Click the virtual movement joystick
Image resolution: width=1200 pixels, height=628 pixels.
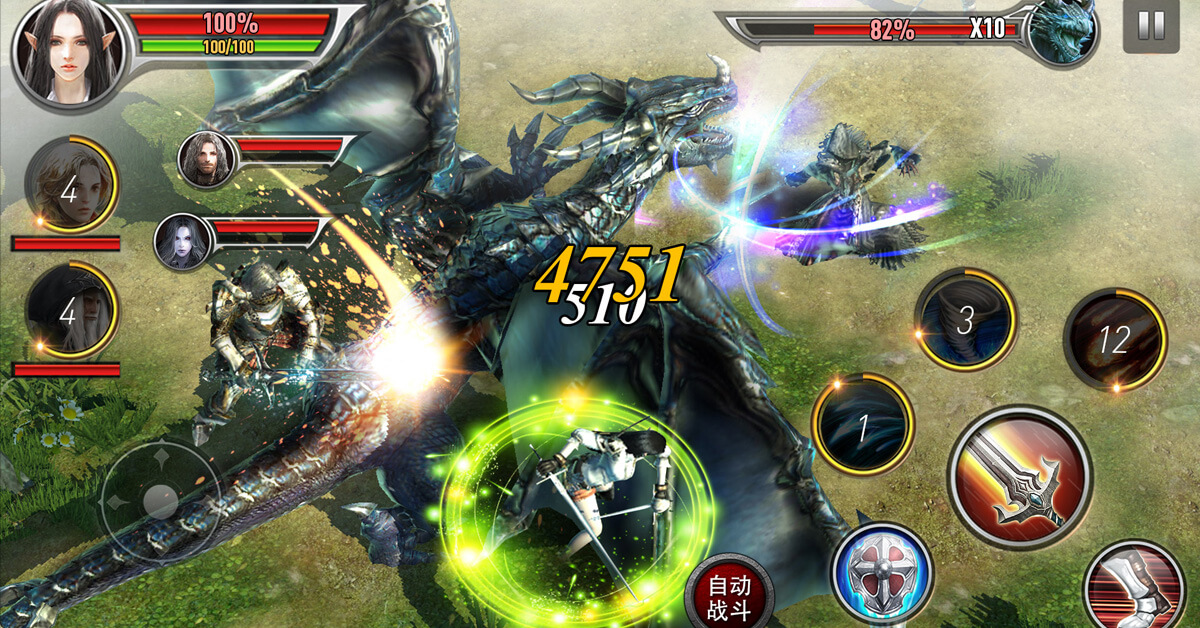[160, 499]
